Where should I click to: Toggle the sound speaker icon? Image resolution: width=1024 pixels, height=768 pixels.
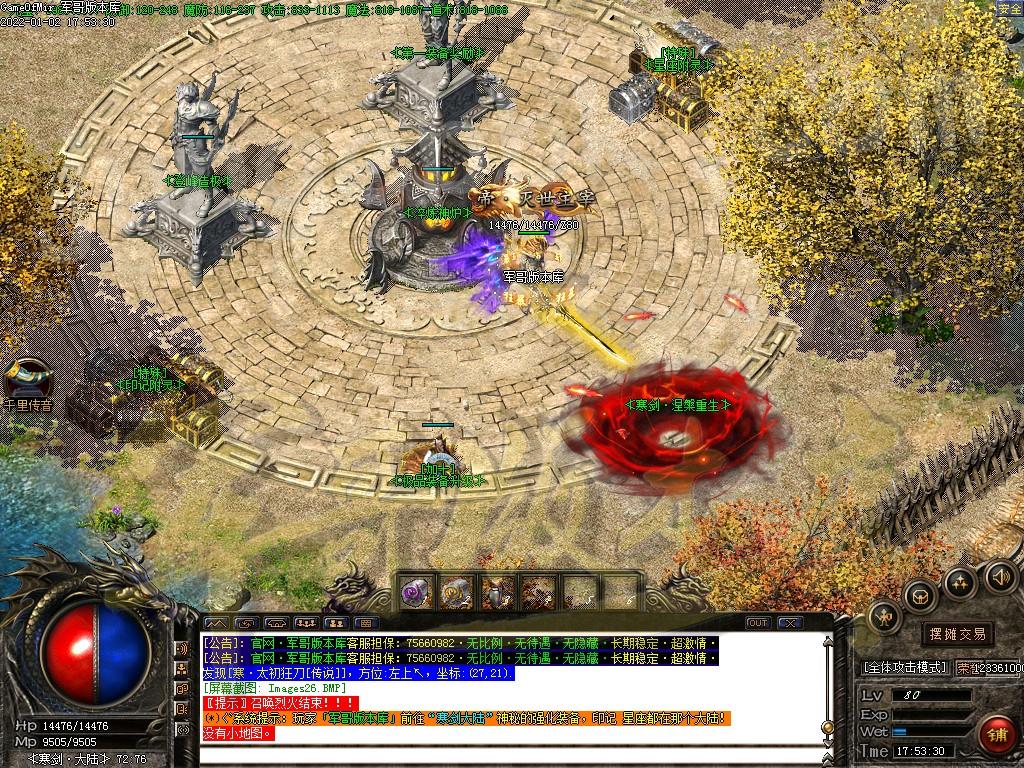(x=1000, y=575)
